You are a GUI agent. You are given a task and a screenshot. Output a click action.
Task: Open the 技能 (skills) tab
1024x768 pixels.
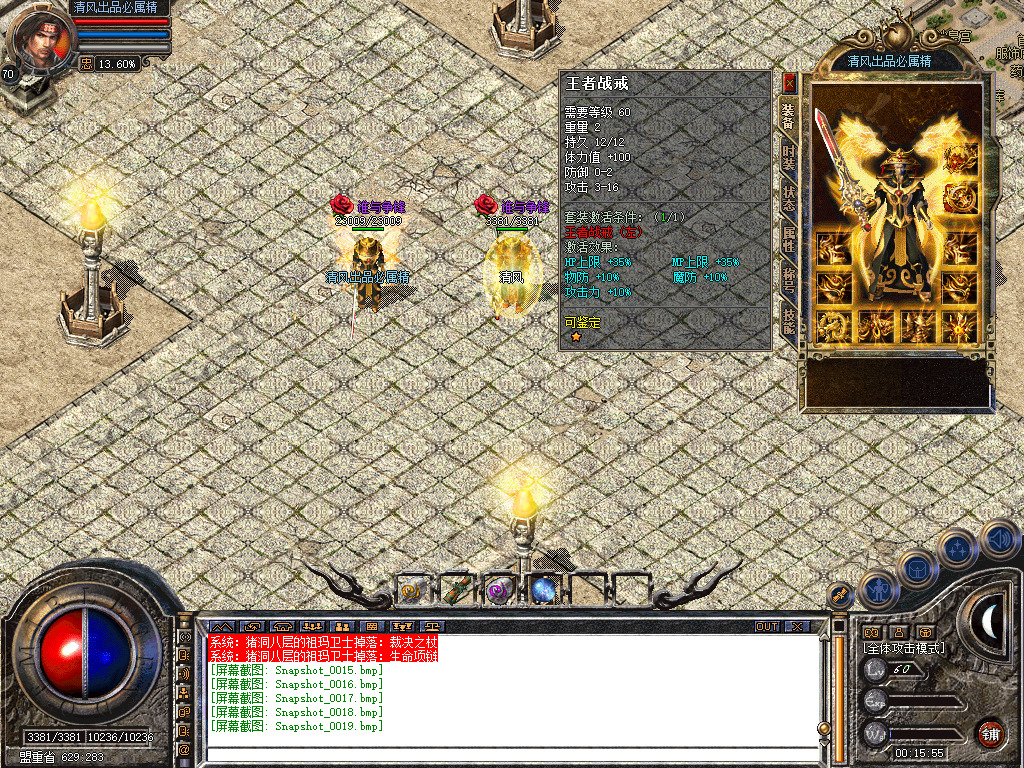coord(789,319)
